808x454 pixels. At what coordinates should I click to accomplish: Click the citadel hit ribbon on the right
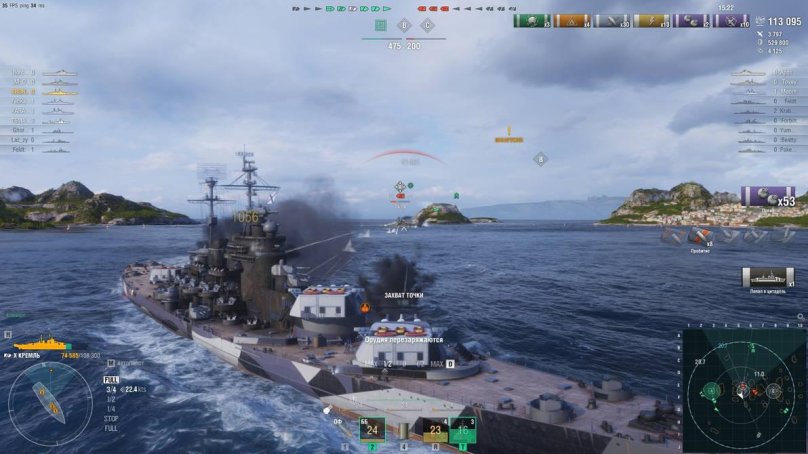767,276
